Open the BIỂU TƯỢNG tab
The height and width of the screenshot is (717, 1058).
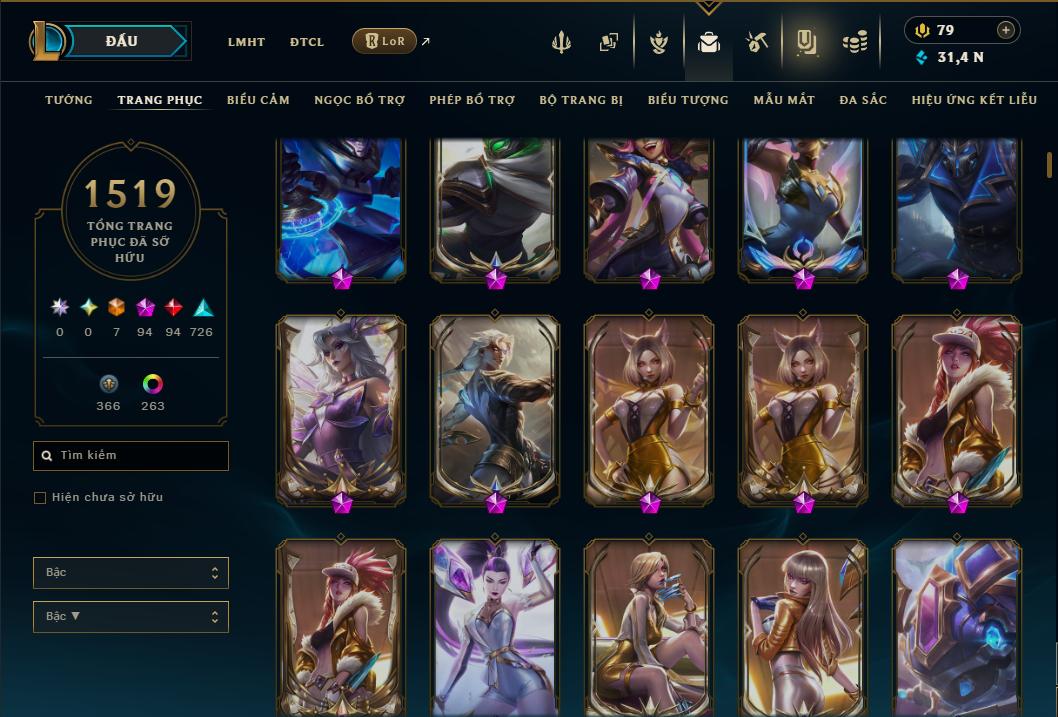tap(688, 100)
